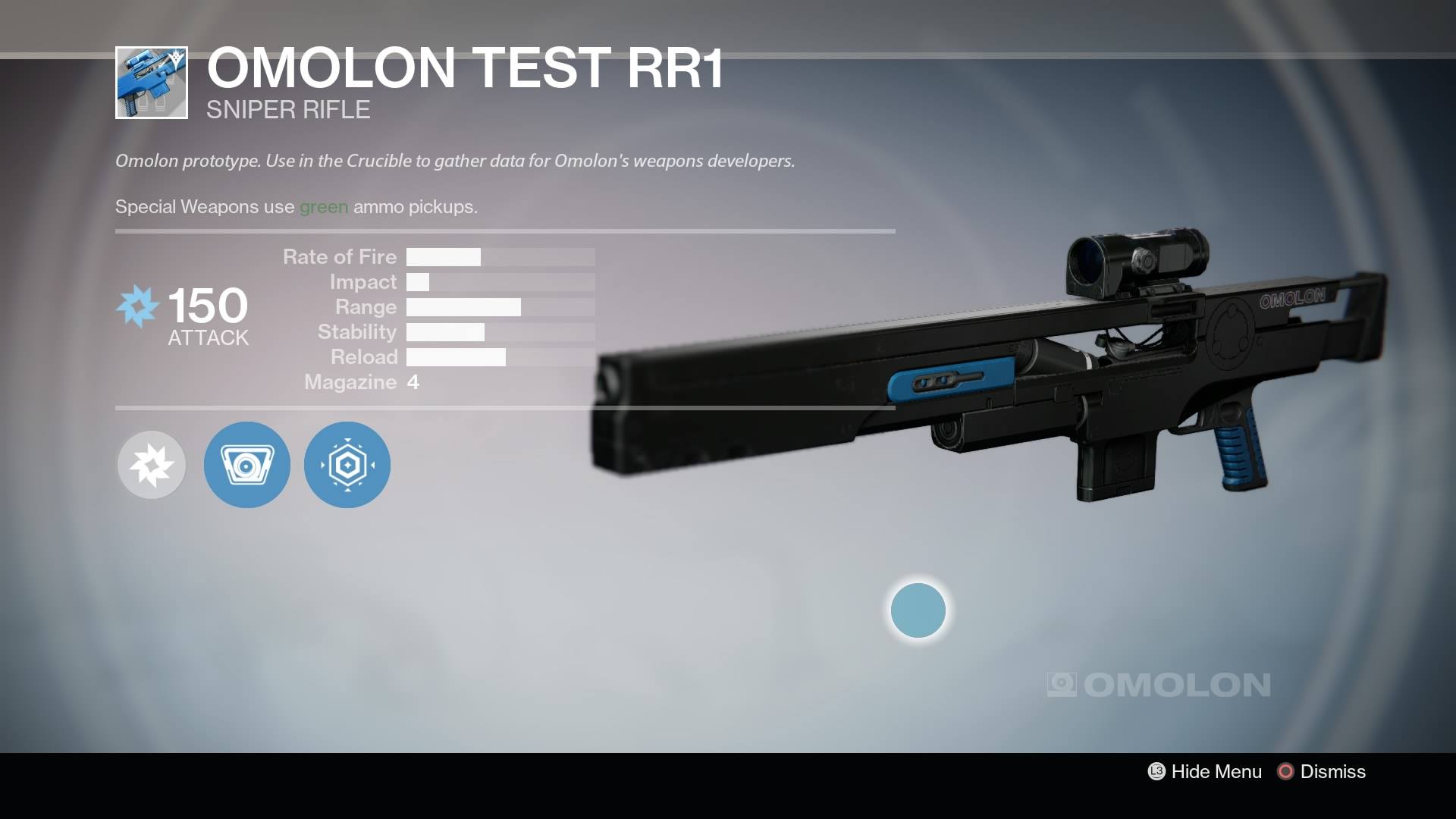Choose the blue scope sight perk node
The height and width of the screenshot is (819, 1456).
[x=247, y=465]
